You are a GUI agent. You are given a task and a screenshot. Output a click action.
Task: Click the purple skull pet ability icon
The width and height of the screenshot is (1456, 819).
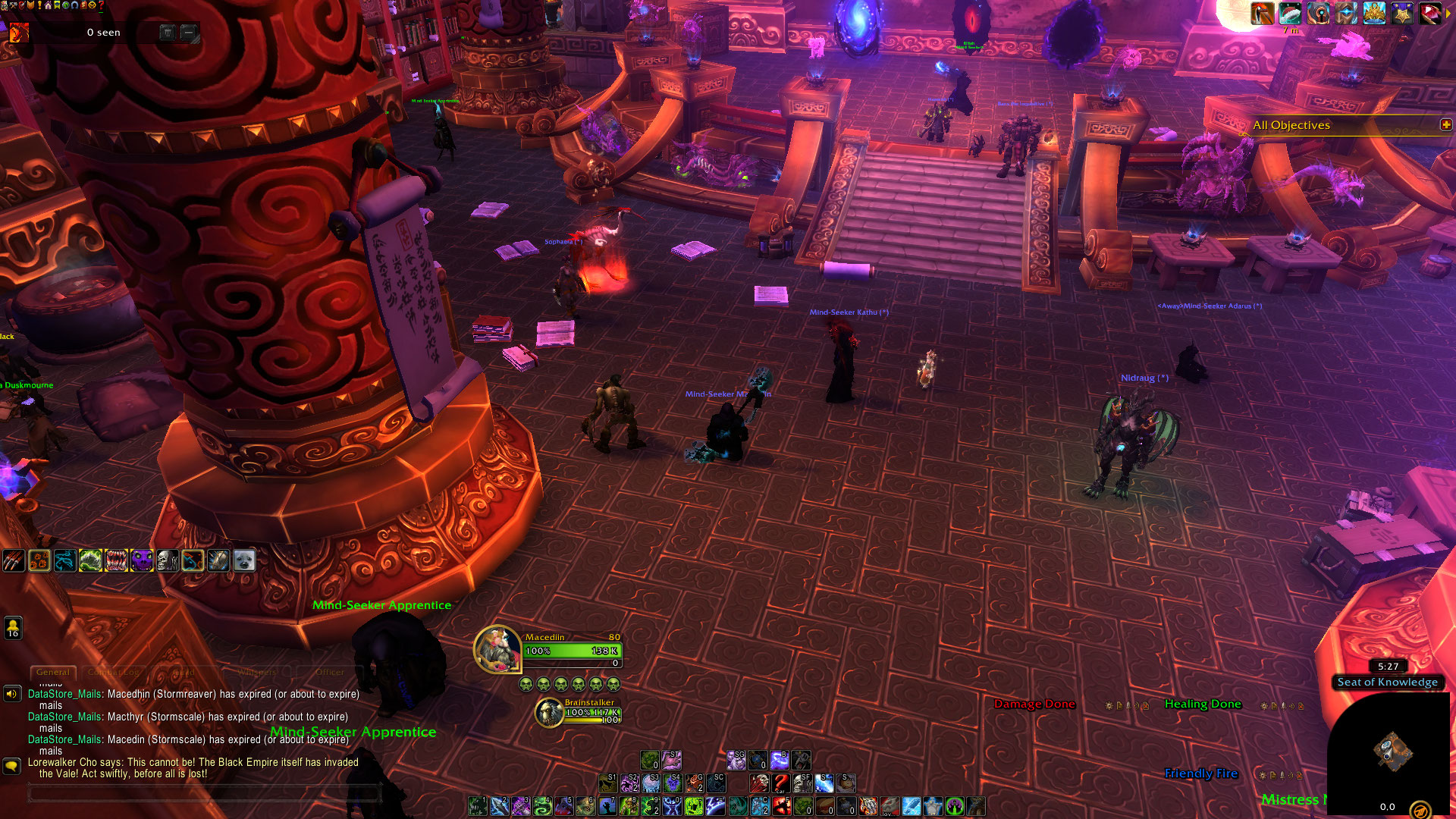tap(142, 560)
